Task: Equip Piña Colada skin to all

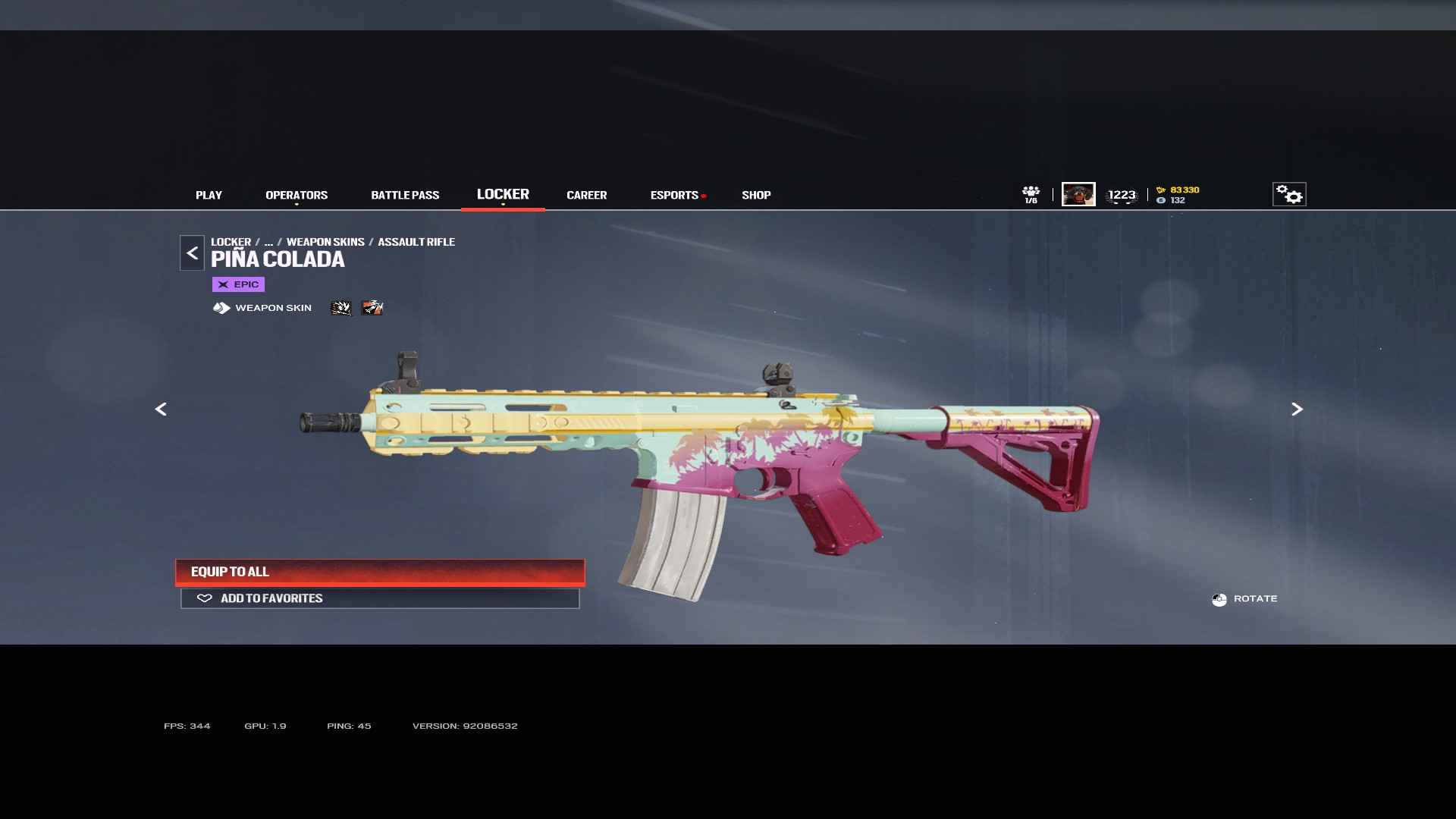Action: tap(380, 572)
